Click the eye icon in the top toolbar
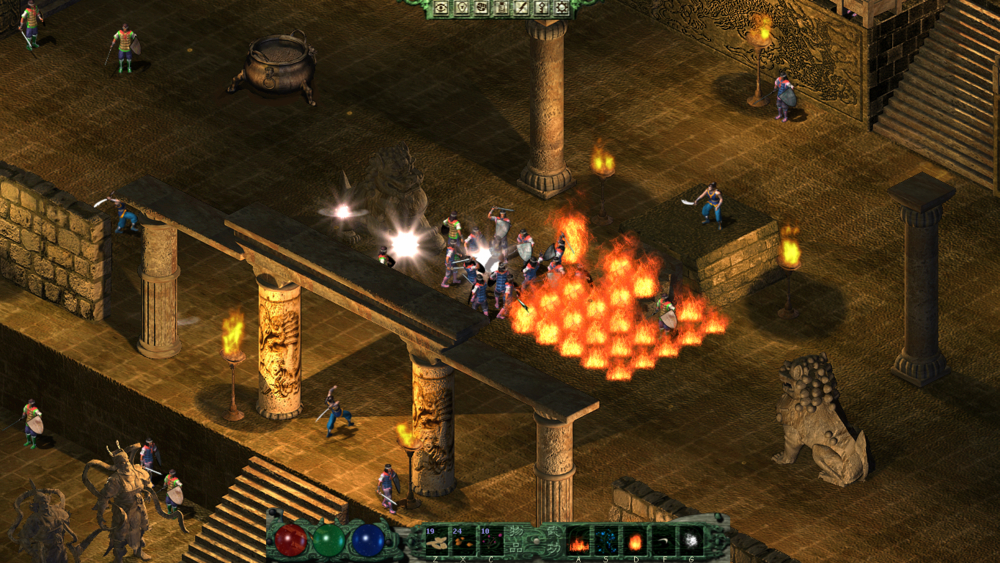Image resolution: width=1000 pixels, height=563 pixels. coord(441,8)
